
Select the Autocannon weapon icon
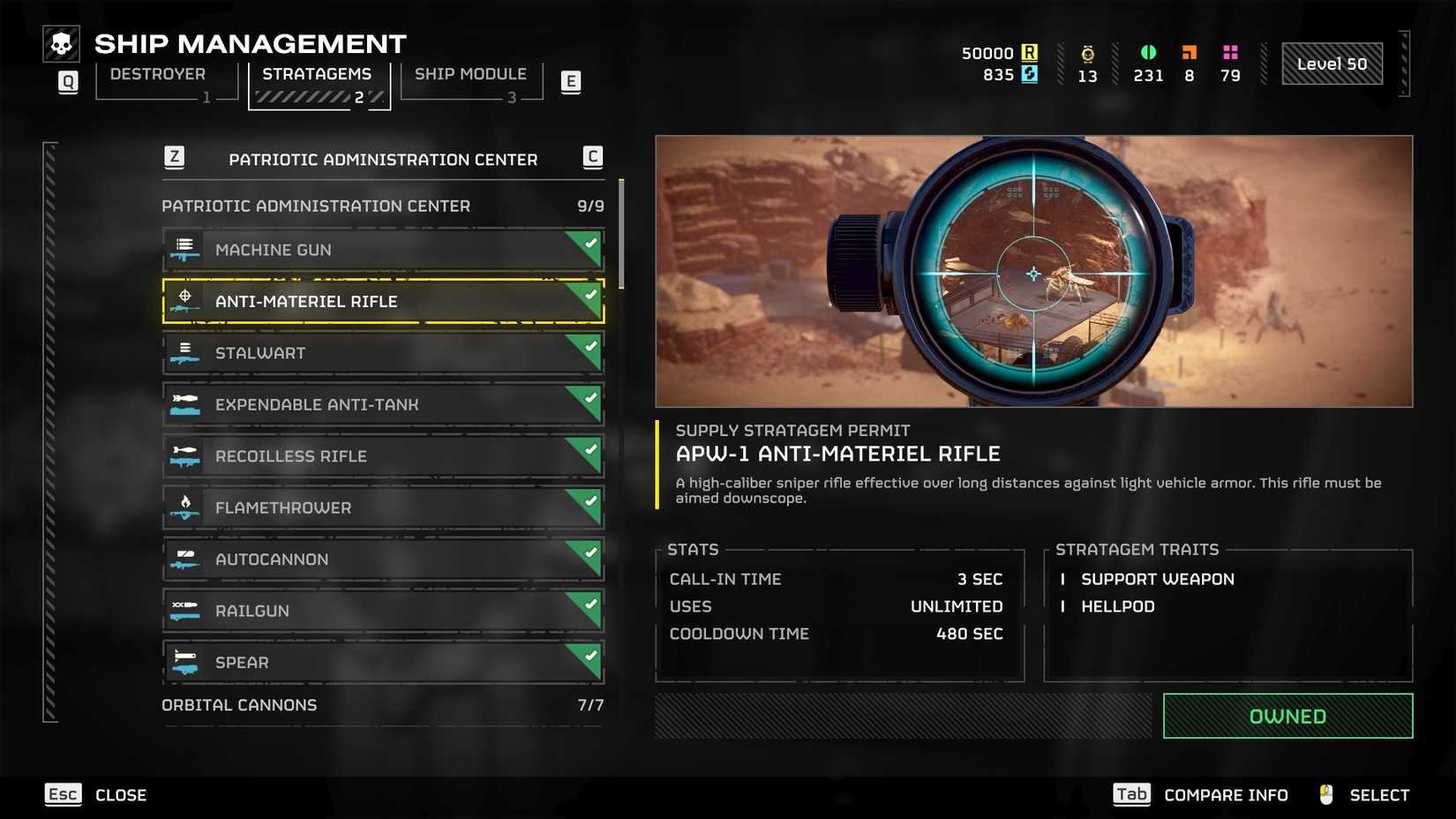click(x=185, y=559)
